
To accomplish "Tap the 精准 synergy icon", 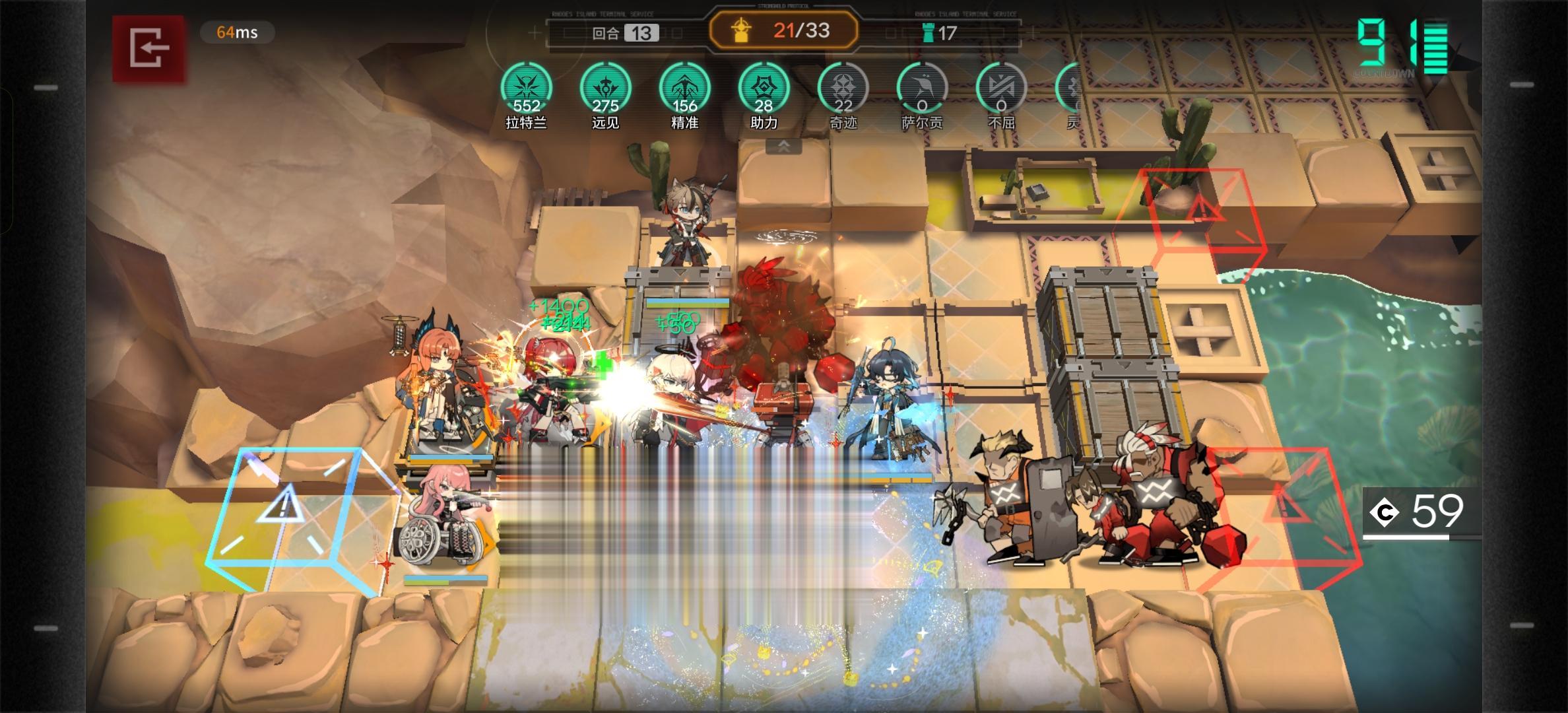I will [684, 89].
